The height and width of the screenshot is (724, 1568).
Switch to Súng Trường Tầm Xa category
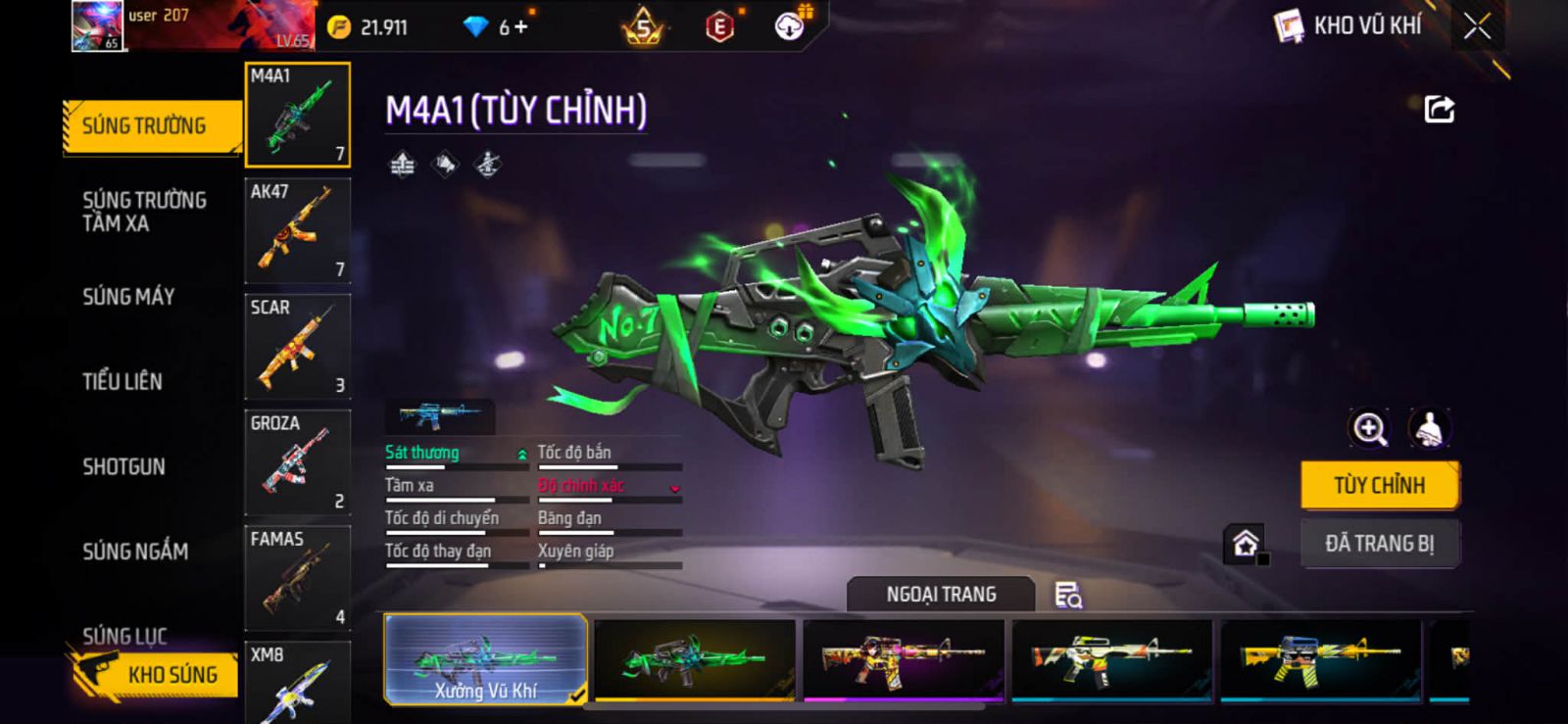(x=144, y=212)
